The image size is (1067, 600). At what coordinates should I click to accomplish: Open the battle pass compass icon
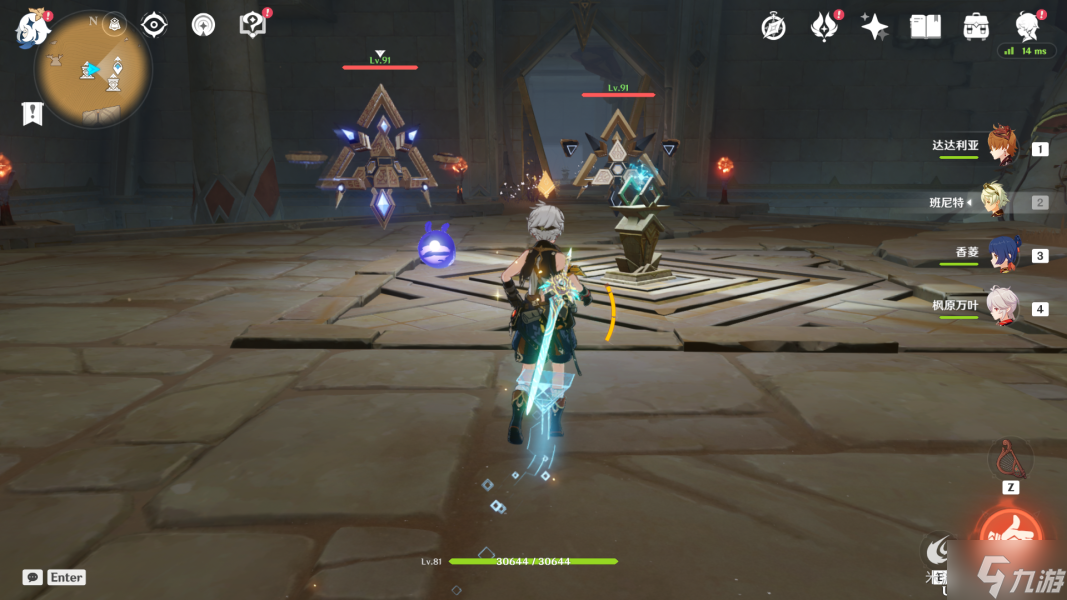(773, 27)
